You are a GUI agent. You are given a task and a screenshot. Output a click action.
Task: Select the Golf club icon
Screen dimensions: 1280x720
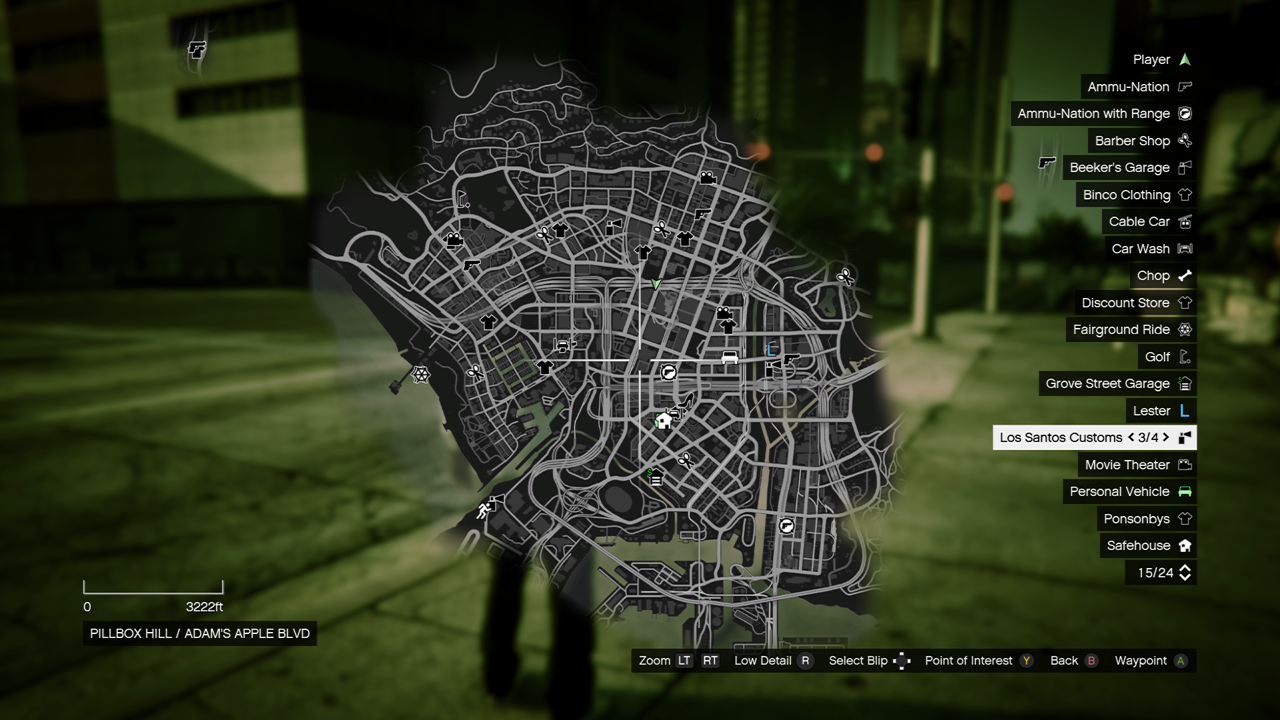point(1184,356)
